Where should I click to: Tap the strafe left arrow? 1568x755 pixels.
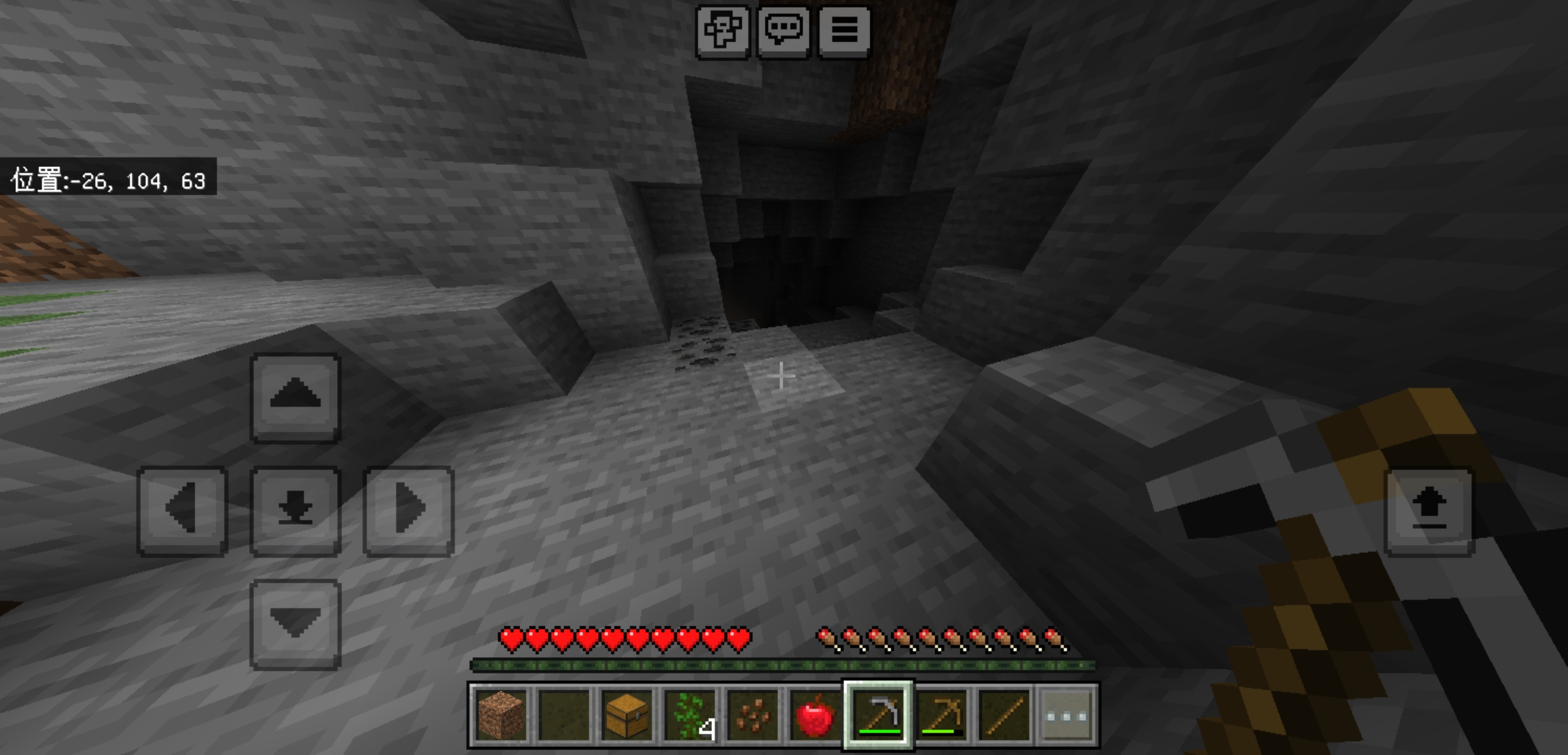tap(182, 511)
